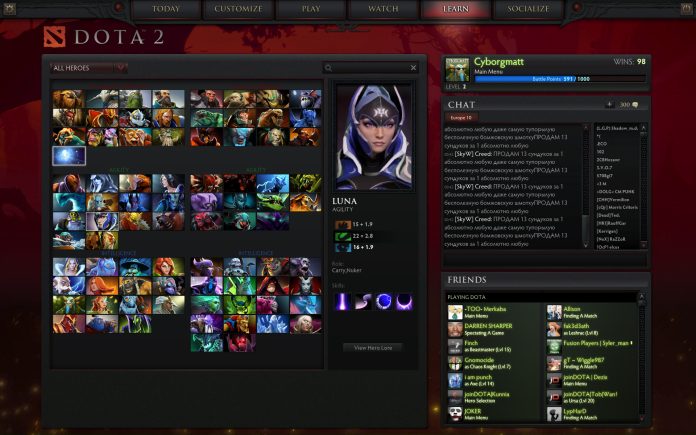Open the Watch tab
Screen dimensions: 696x435
383,9
